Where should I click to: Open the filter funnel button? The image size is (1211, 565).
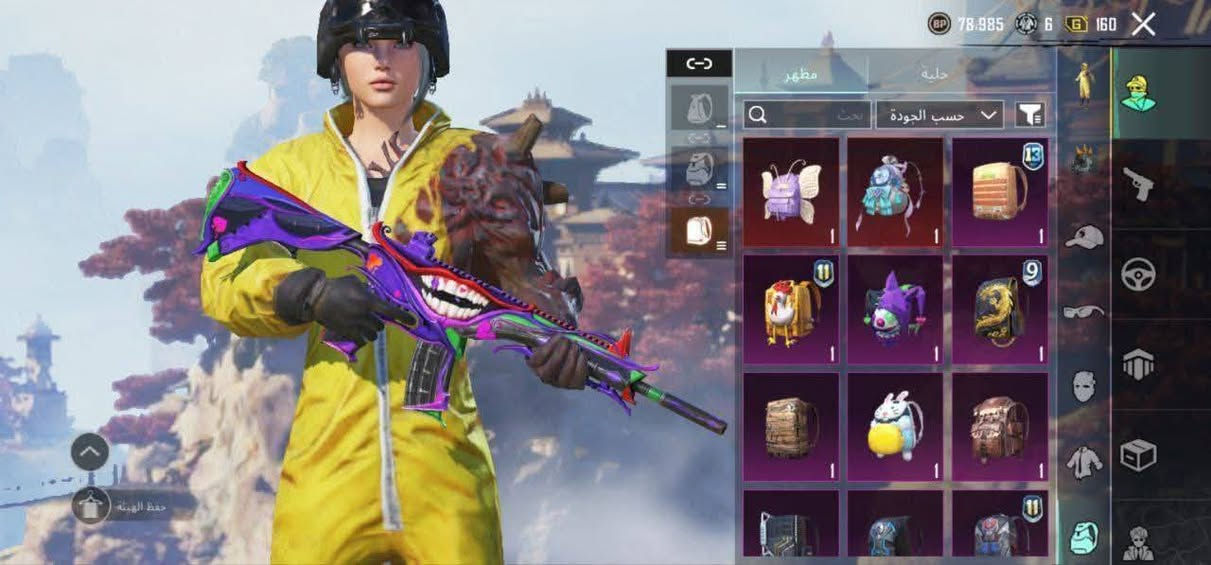(1030, 115)
